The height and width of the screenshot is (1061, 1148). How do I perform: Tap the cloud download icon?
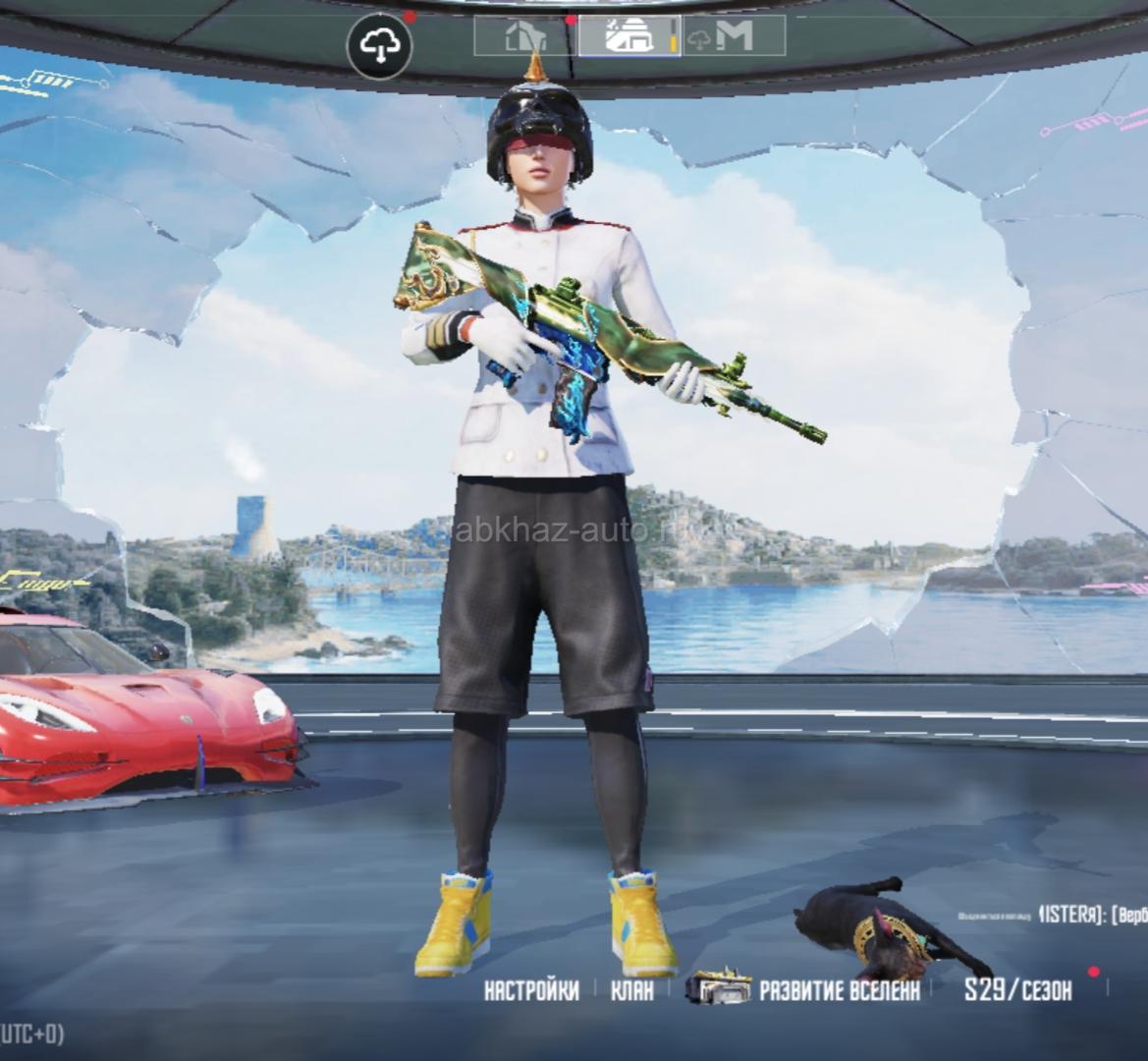(x=379, y=45)
